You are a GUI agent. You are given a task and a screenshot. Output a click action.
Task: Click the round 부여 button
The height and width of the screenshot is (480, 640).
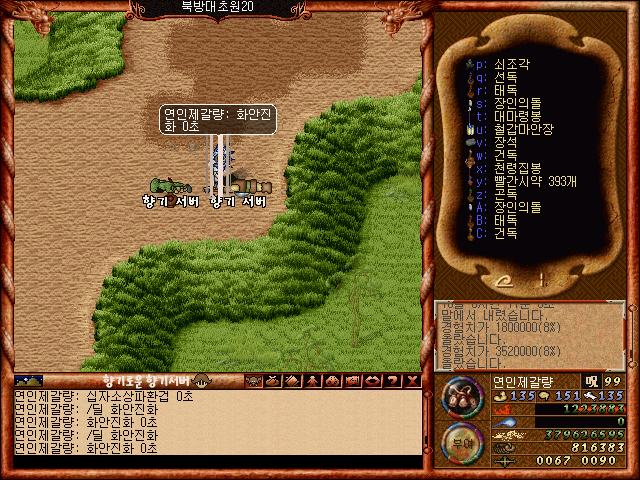[461, 446]
